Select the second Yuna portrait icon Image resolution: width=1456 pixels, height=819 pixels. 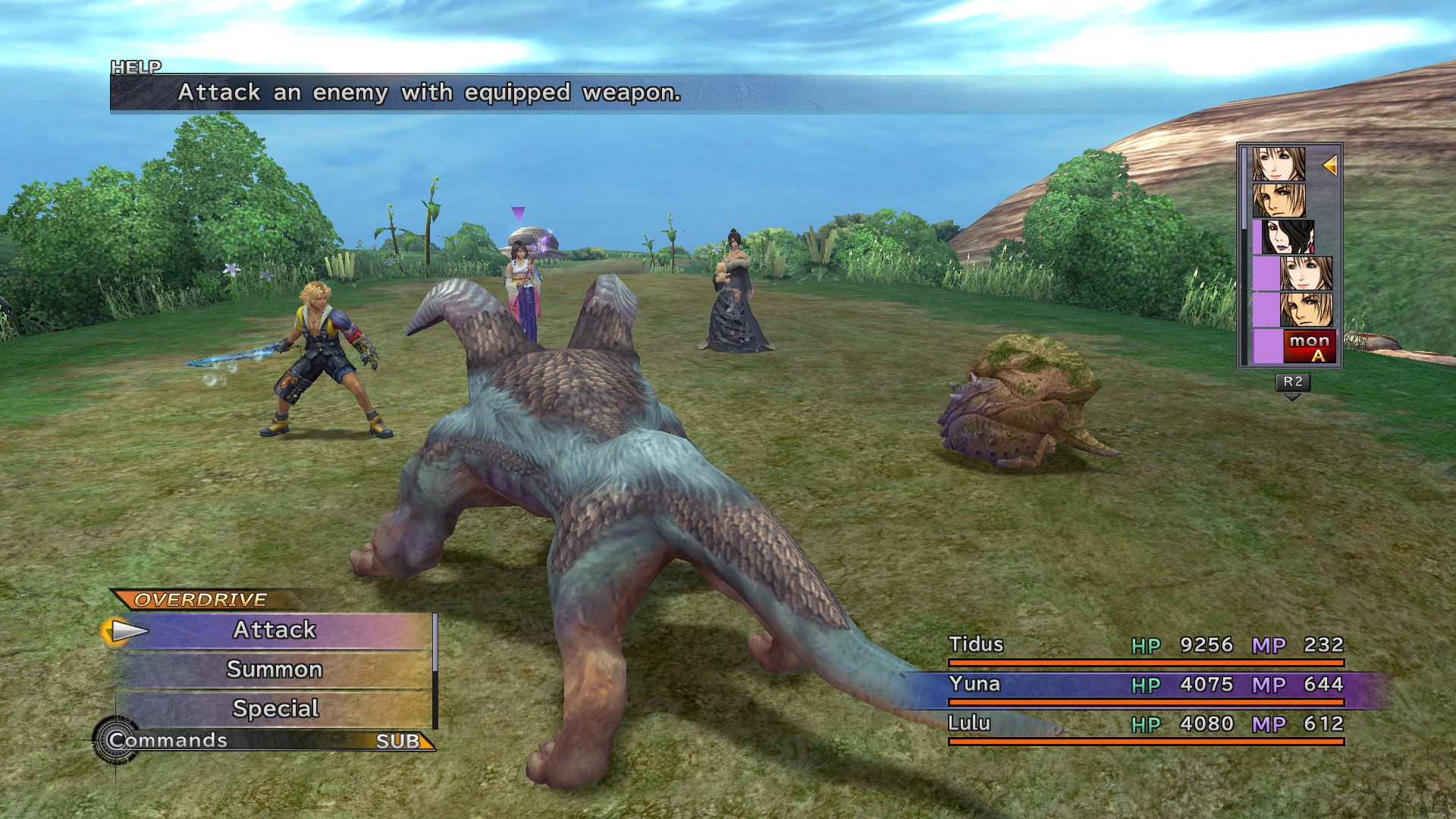click(1306, 273)
